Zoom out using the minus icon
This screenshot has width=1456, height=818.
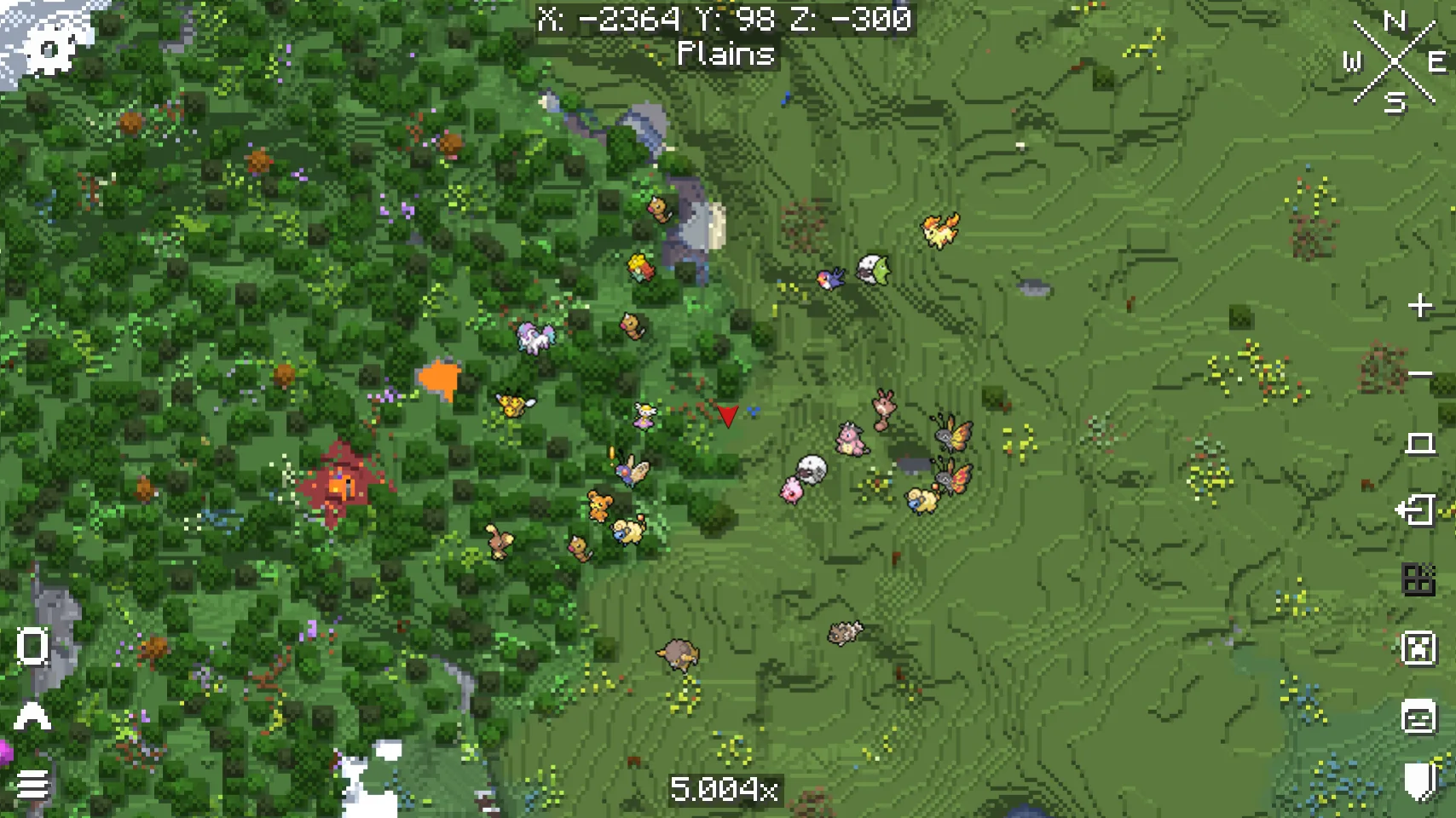point(1418,372)
